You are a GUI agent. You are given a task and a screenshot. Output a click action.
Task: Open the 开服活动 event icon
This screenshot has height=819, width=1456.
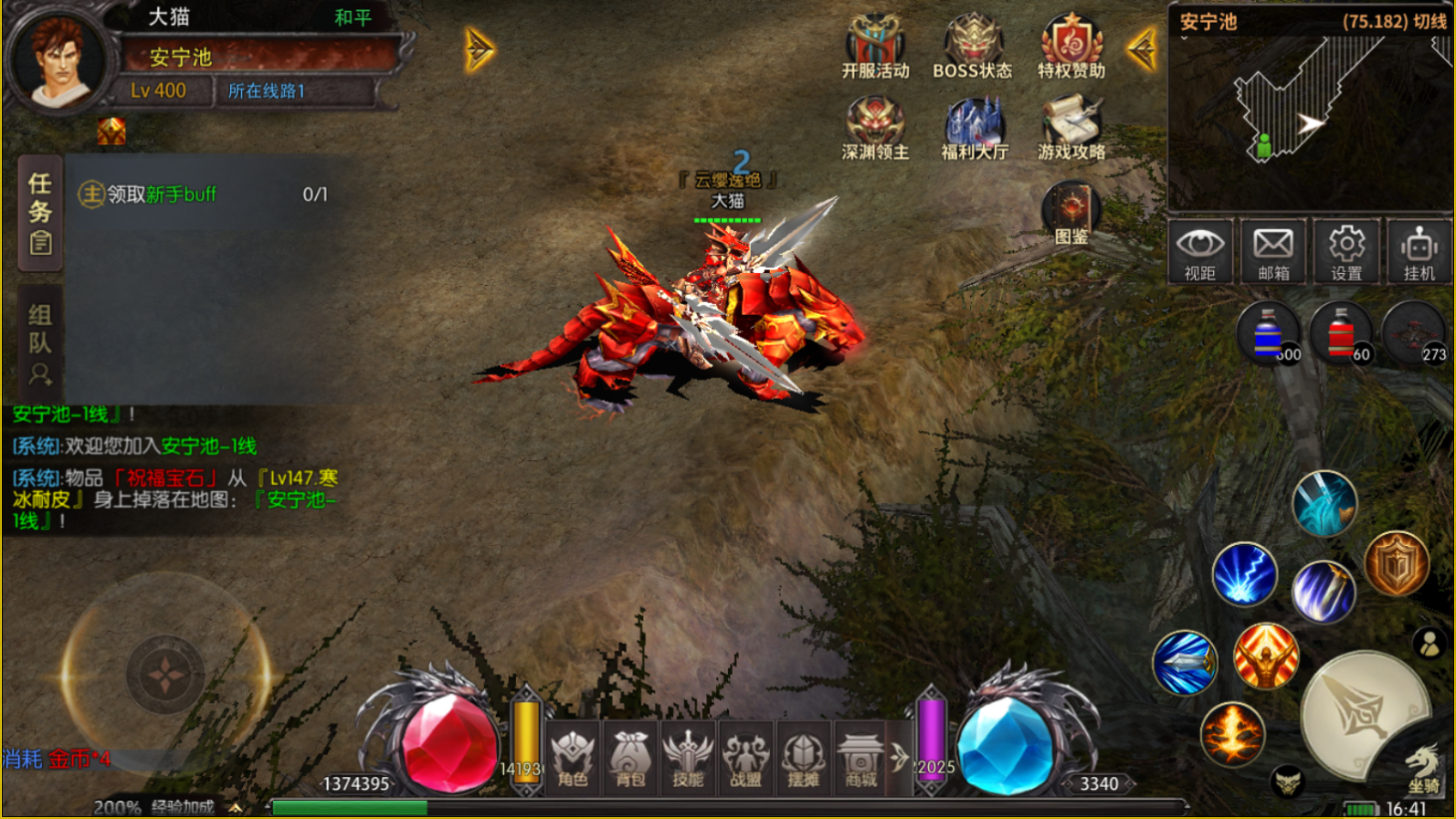pyautogui.click(x=874, y=46)
